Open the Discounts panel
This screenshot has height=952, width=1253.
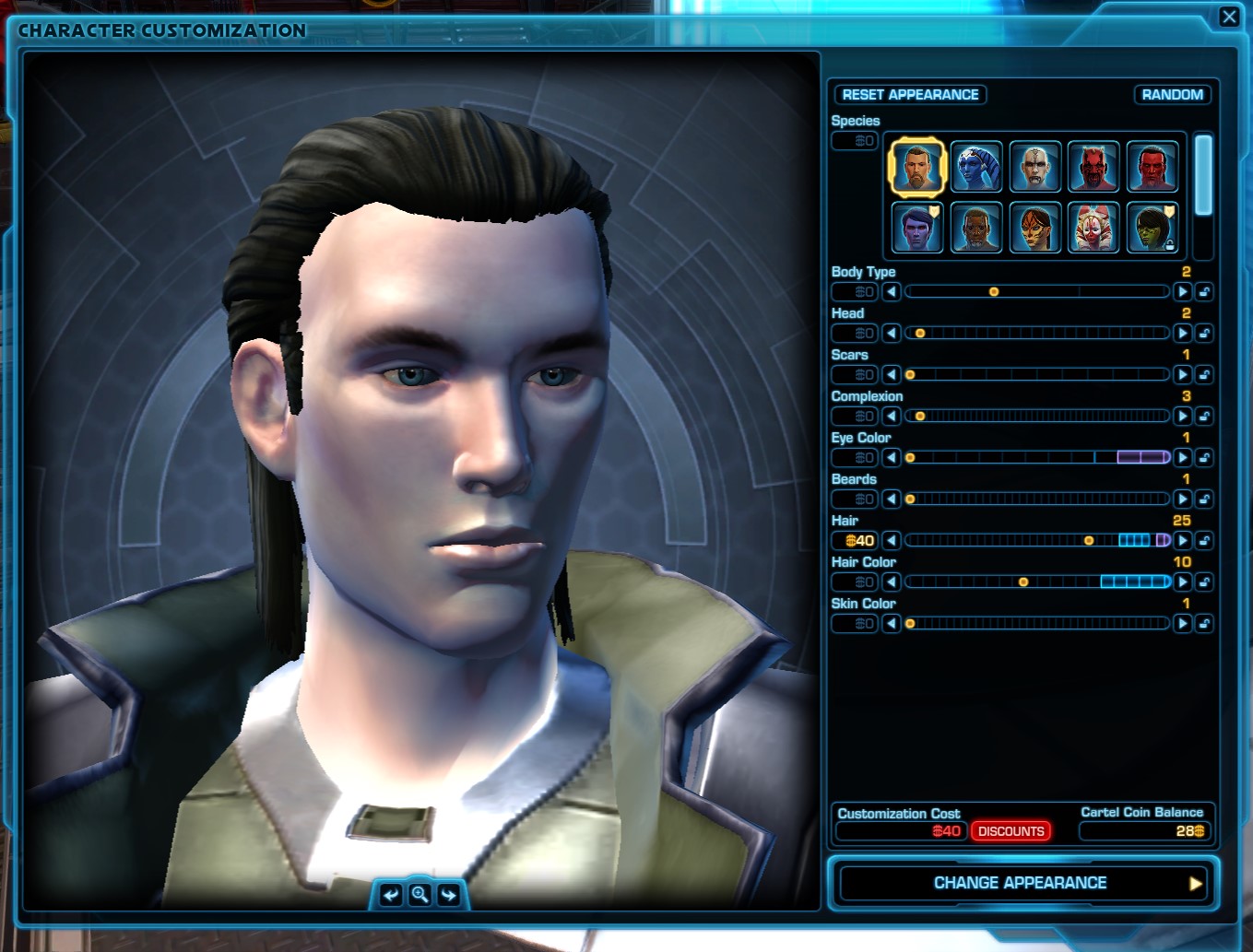coord(1011,831)
